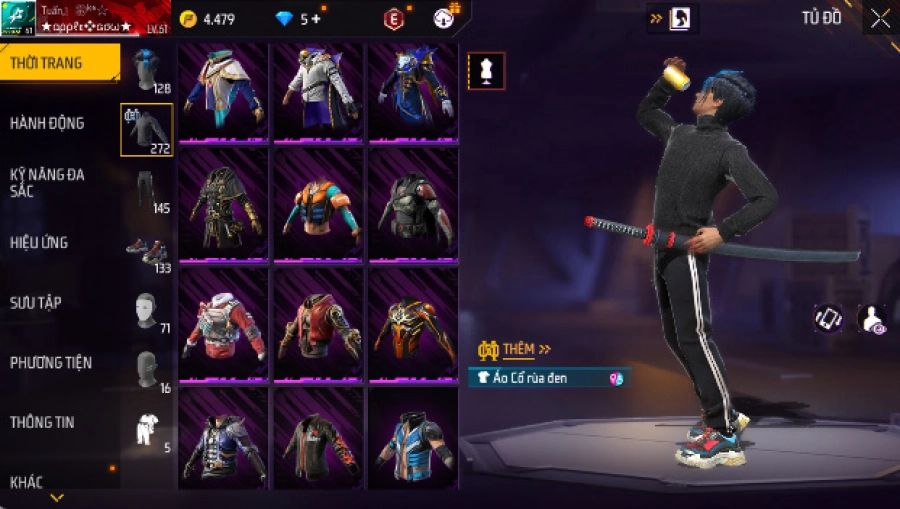The height and width of the screenshot is (509, 900).
Task: Select the black skull-armor vest
Action: point(411,207)
